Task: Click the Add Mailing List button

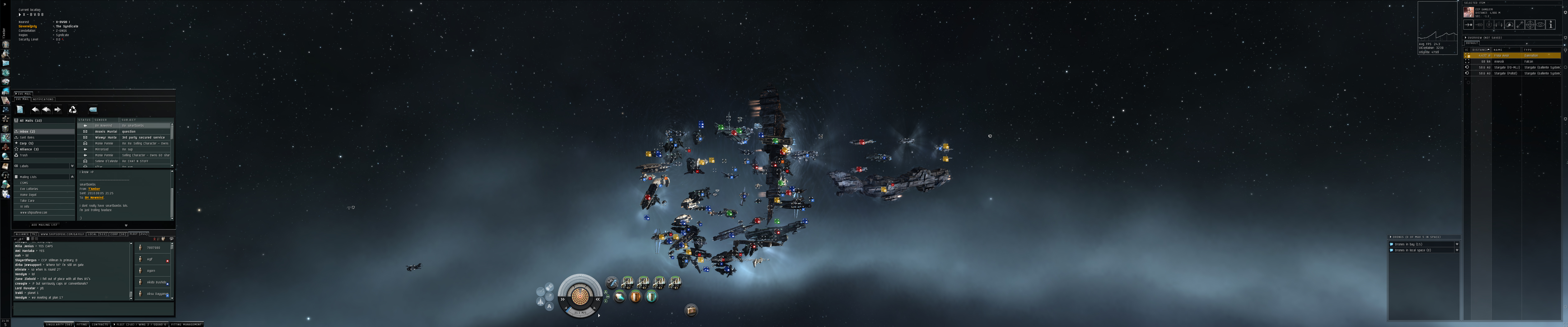Action: [x=44, y=225]
